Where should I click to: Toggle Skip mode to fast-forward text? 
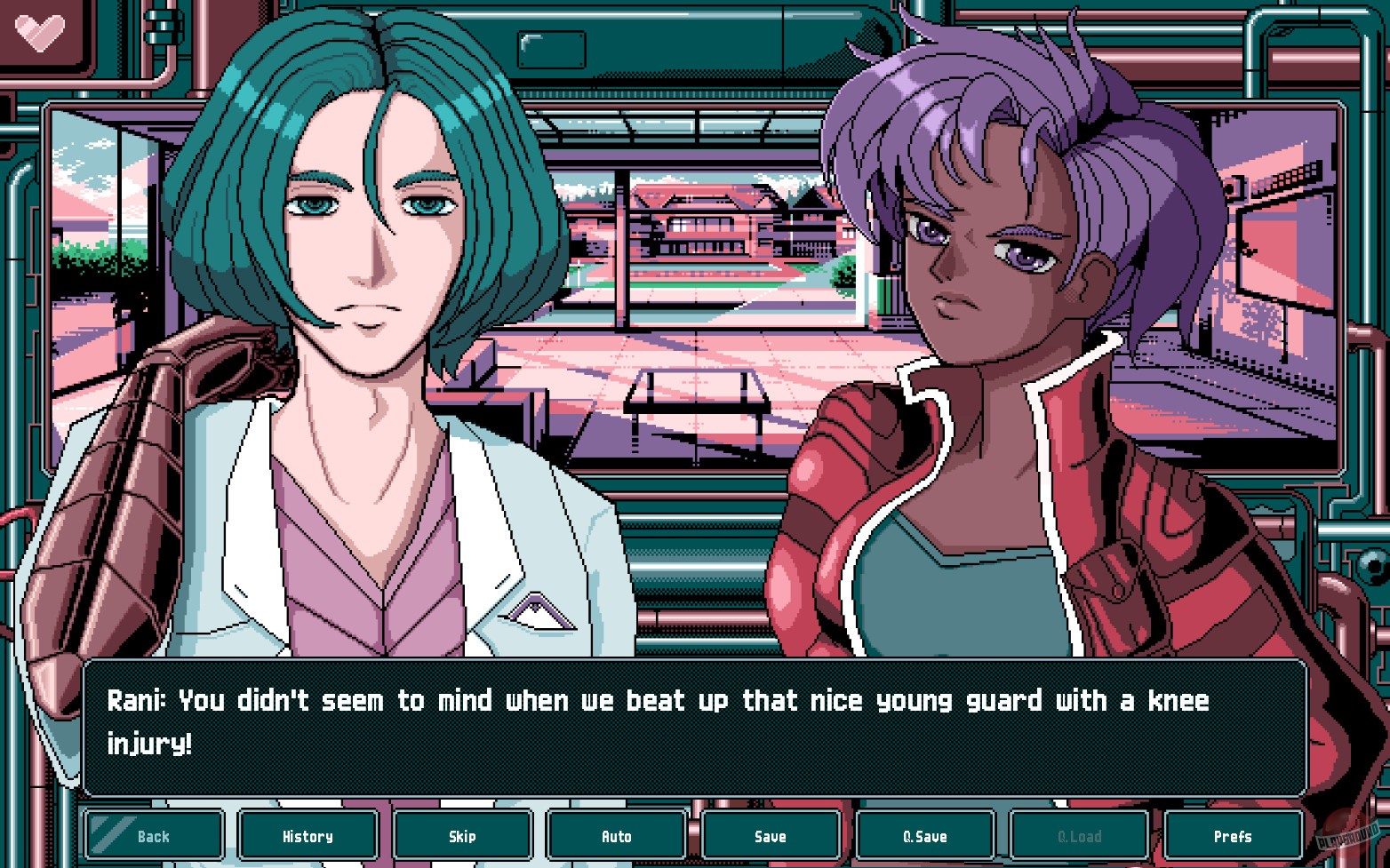click(462, 835)
